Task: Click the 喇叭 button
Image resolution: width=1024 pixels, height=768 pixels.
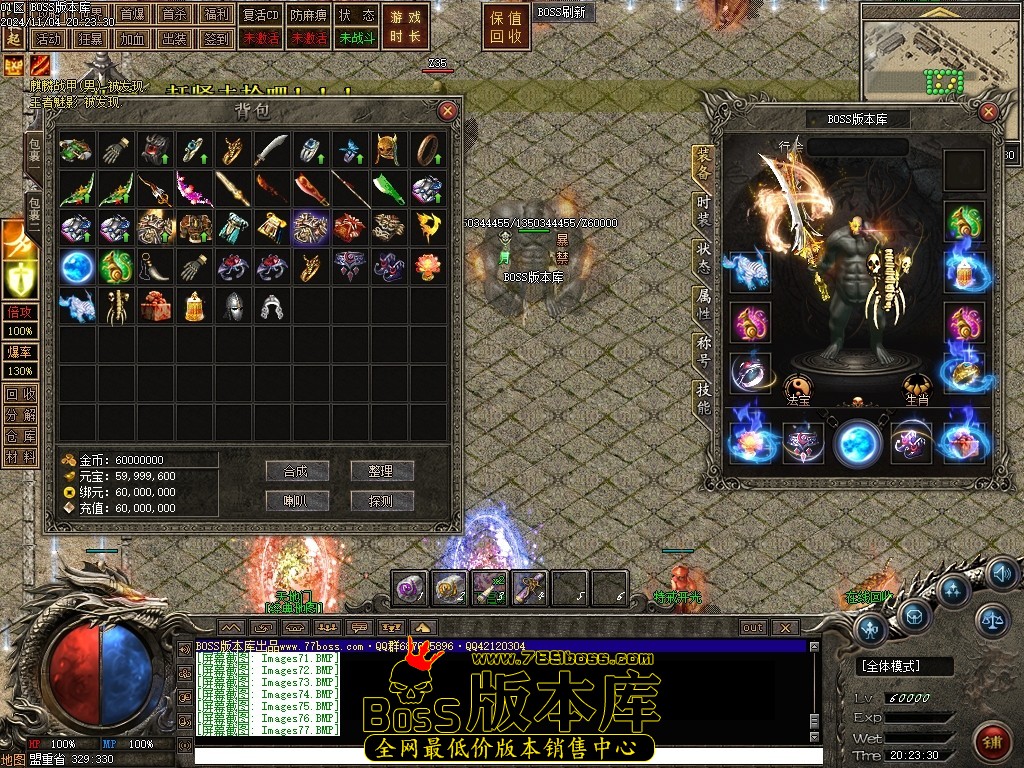Action: [297, 500]
